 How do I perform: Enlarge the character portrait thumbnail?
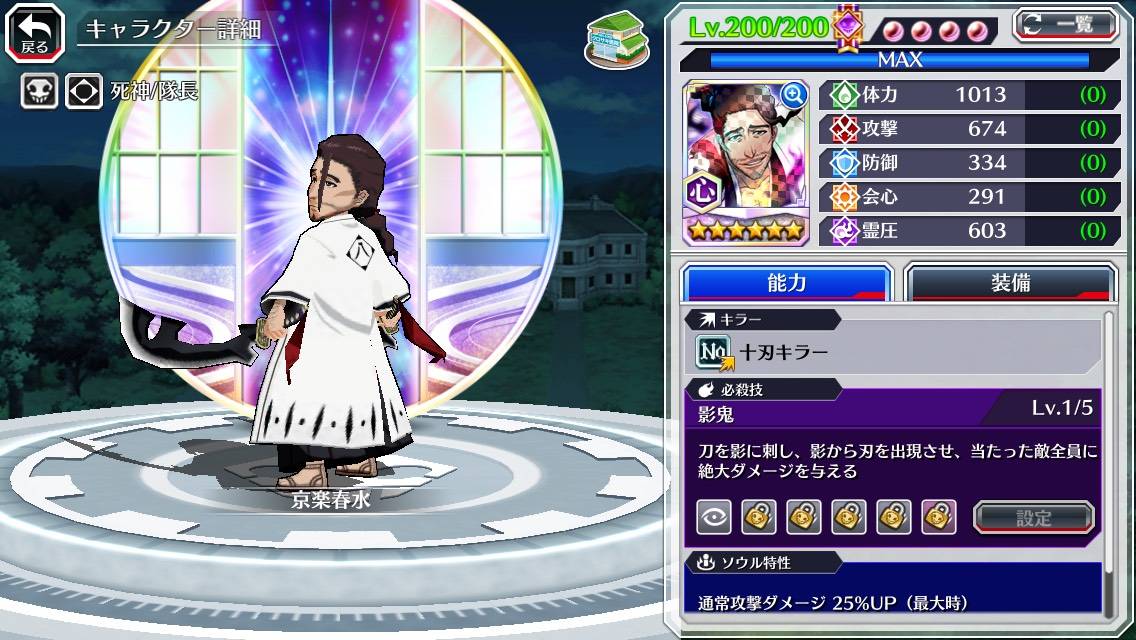tap(793, 95)
